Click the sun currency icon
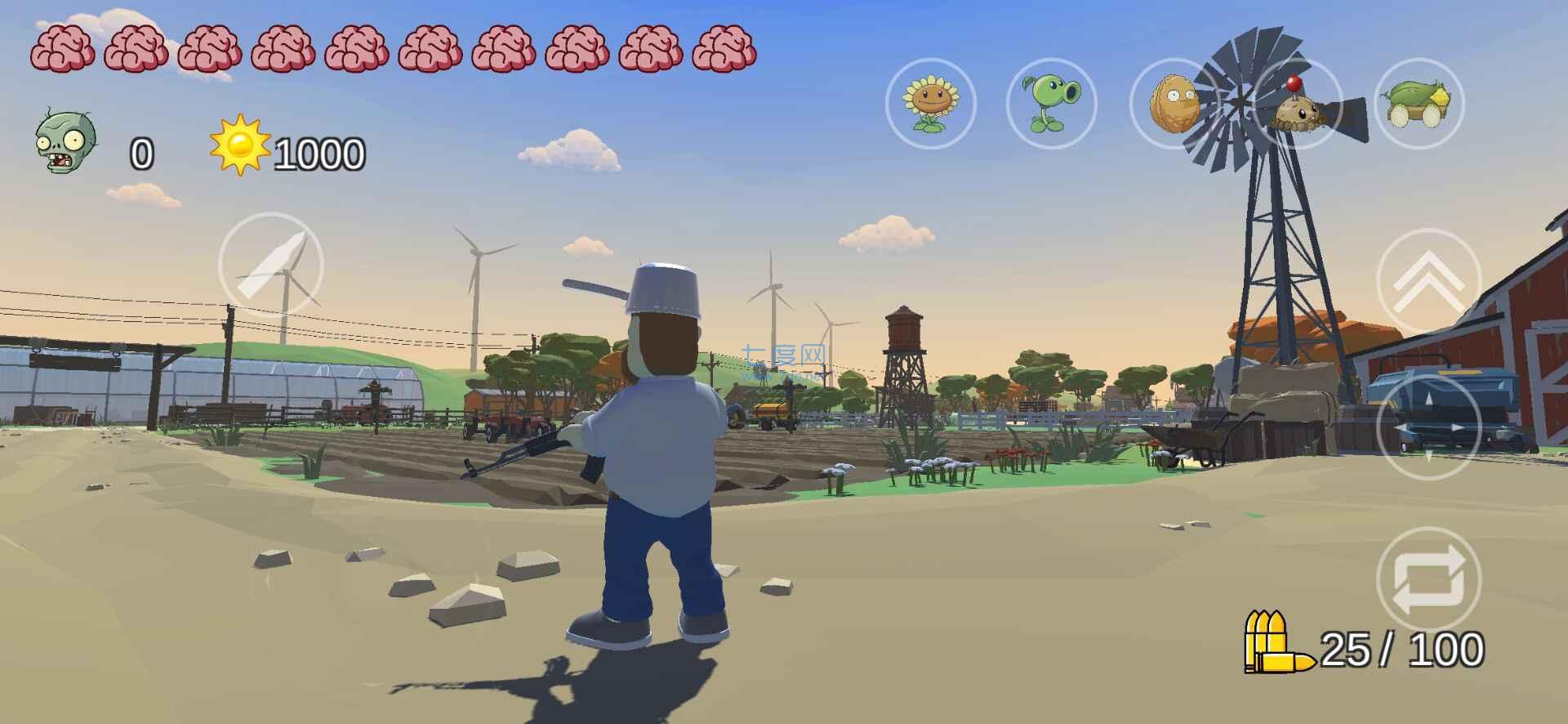1568x724 pixels. pyautogui.click(x=241, y=147)
